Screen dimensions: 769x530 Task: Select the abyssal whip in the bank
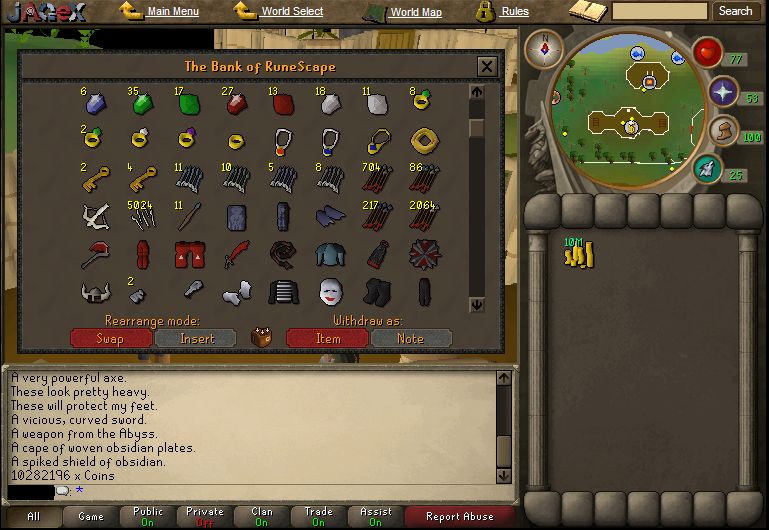point(284,254)
